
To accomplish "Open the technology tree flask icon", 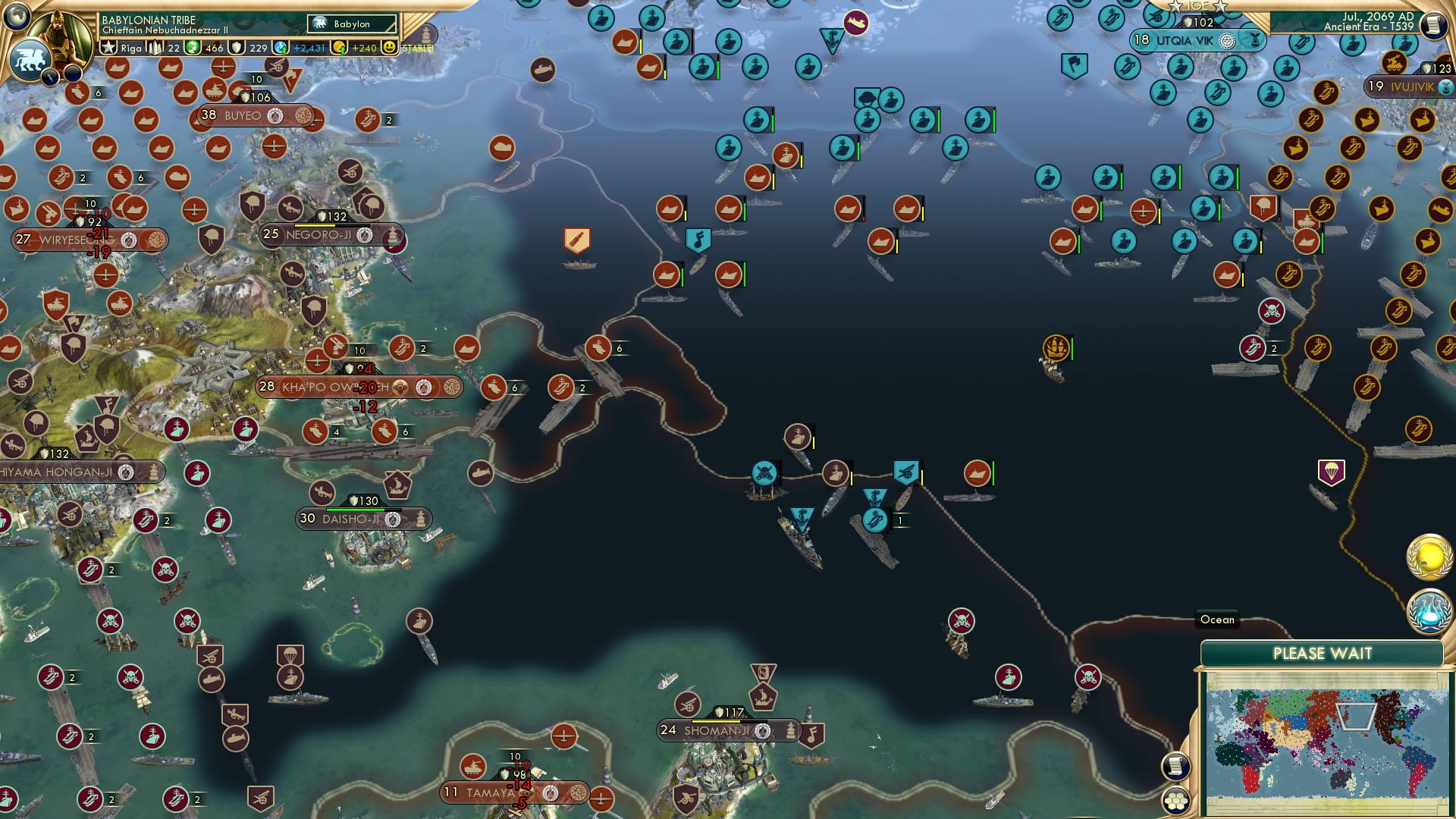I will coord(1429,611).
